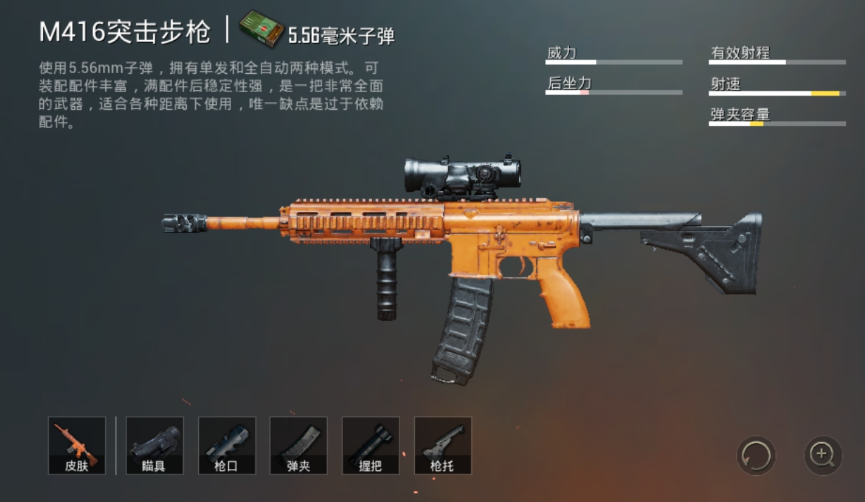Open the 枪托 stock attachment slot

tap(443, 445)
